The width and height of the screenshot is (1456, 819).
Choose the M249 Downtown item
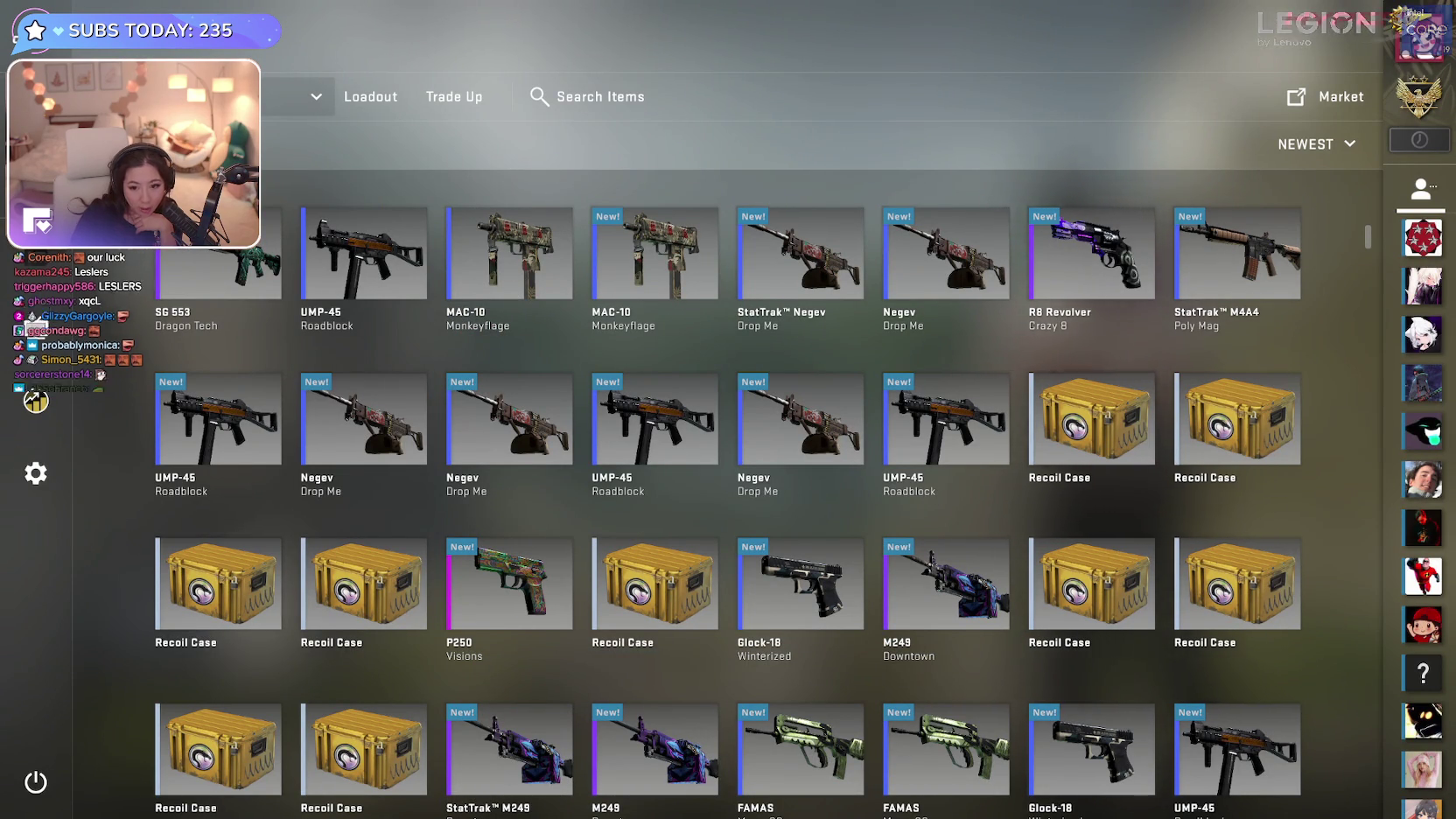pos(946,584)
